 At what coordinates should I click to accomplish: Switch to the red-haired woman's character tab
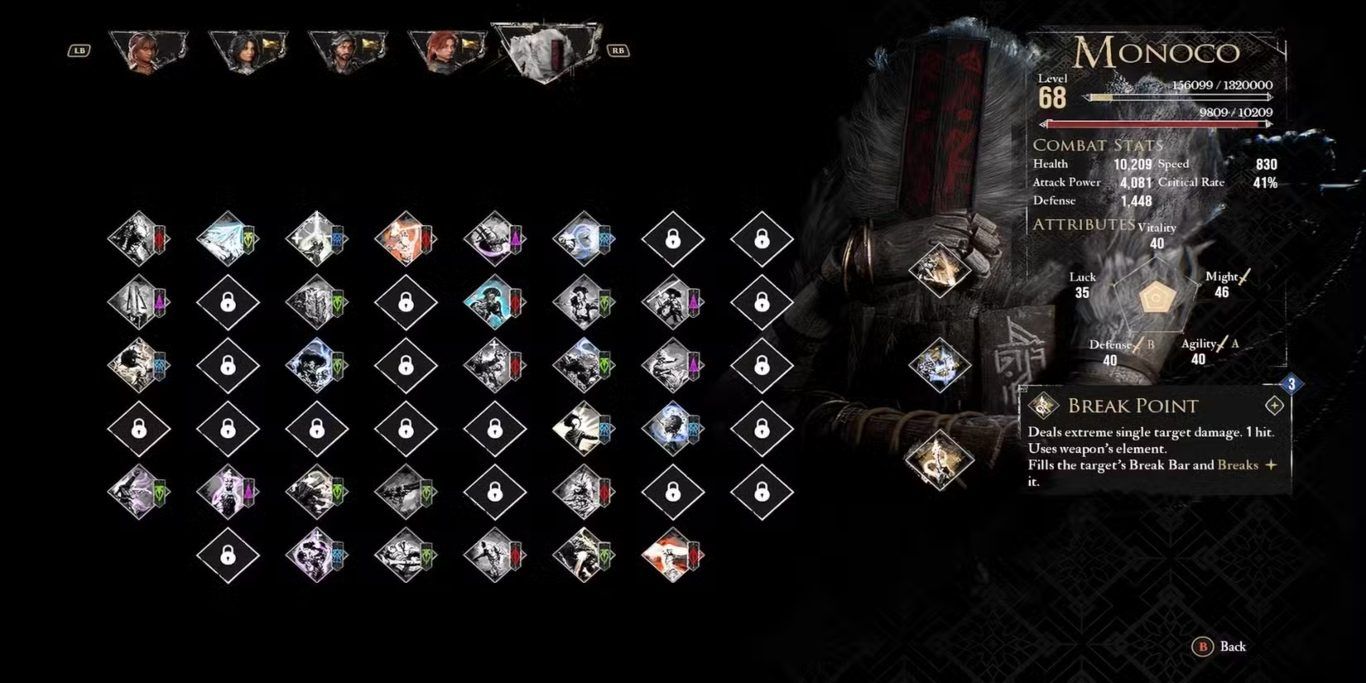[x=446, y=50]
